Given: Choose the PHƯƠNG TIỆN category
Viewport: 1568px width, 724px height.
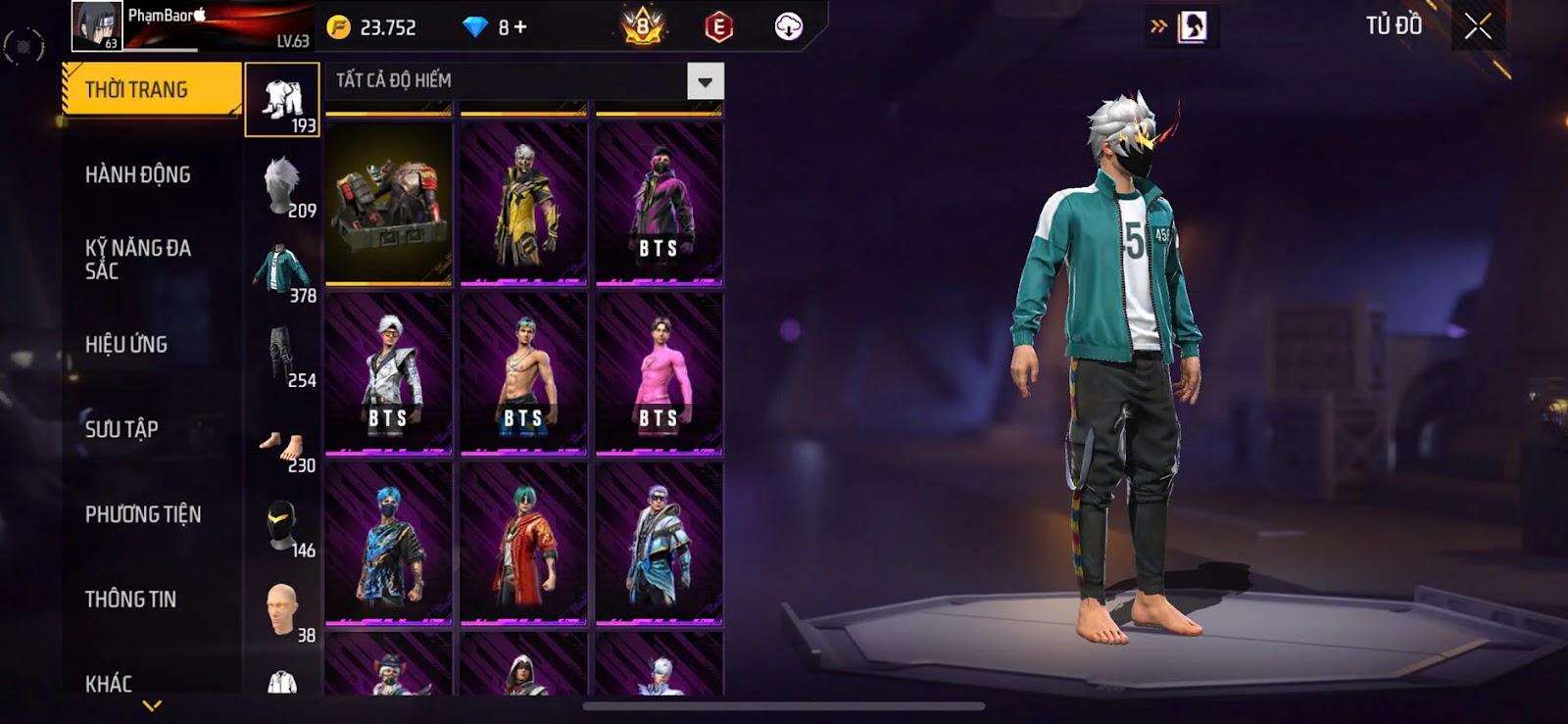Looking at the screenshot, I should [x=143, y=514].
